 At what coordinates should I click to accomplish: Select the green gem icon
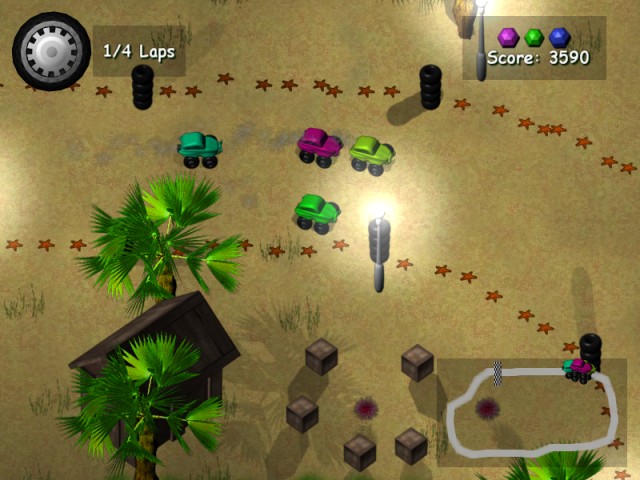[x=534, y=37]
